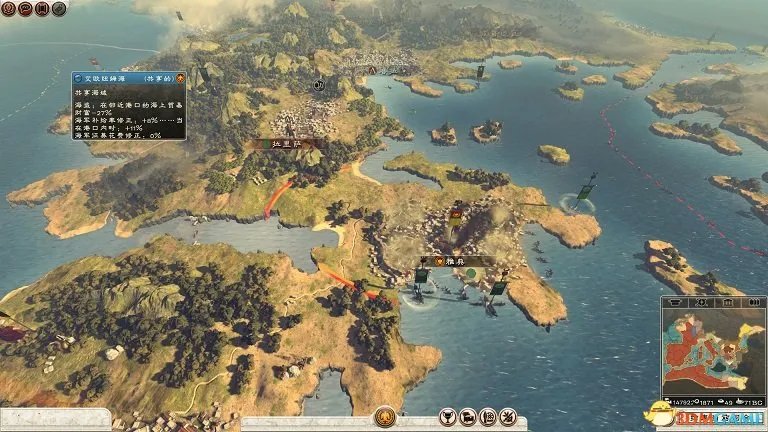Select the first minimap filter tab
This screenshot has height=432, width=768.
point(673,303)
